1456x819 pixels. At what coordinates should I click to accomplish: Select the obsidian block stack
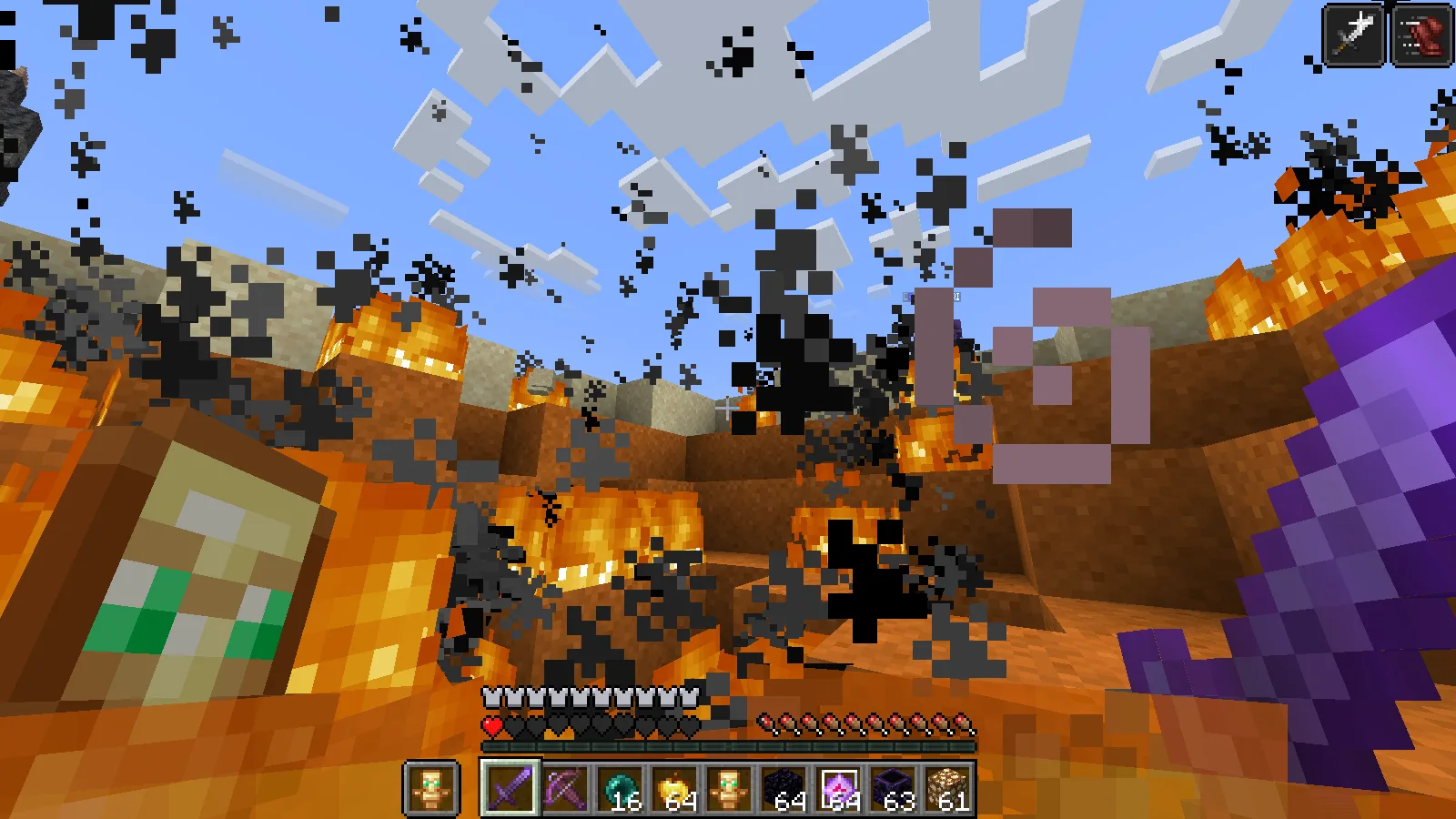click(x=783, y=788)
